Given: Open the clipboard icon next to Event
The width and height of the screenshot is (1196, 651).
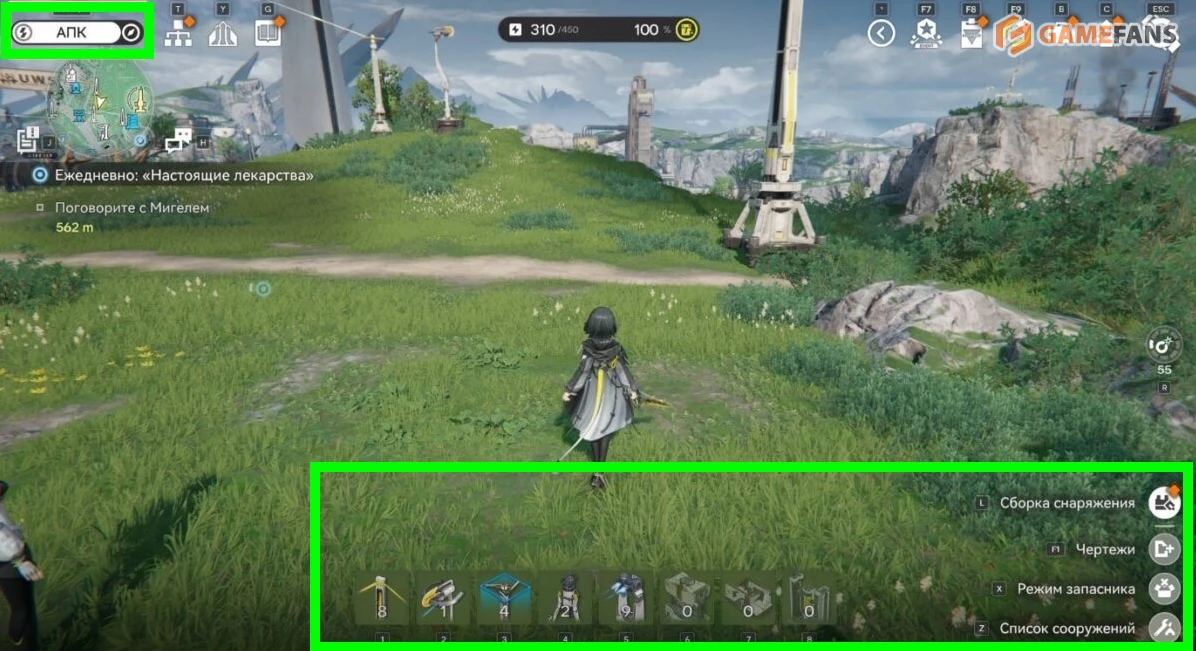Looking at the screenshot, I should (971, 34).
